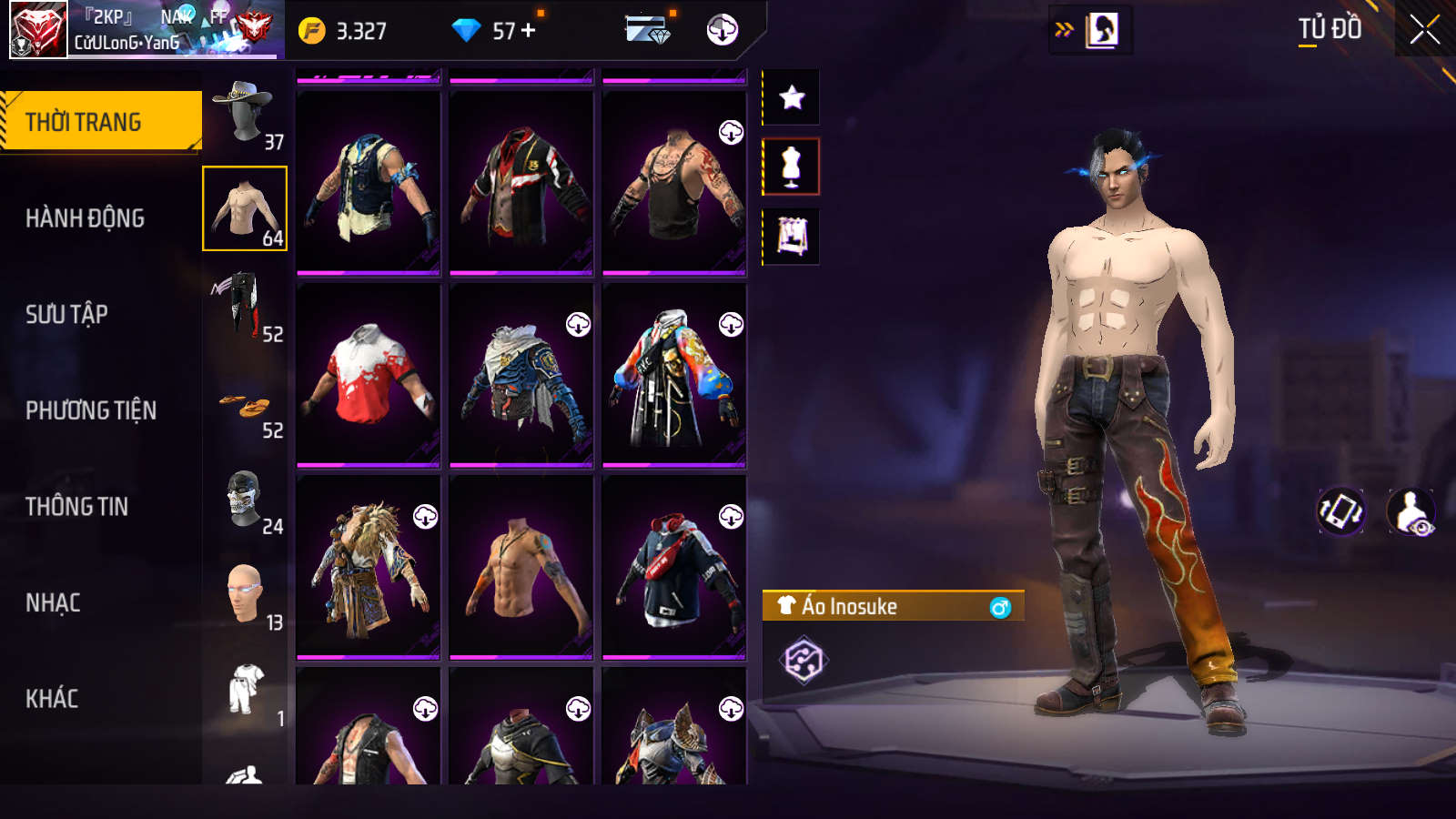Click the star favorites filter
The image size is (1456, 819).
(x=792, y=97)
